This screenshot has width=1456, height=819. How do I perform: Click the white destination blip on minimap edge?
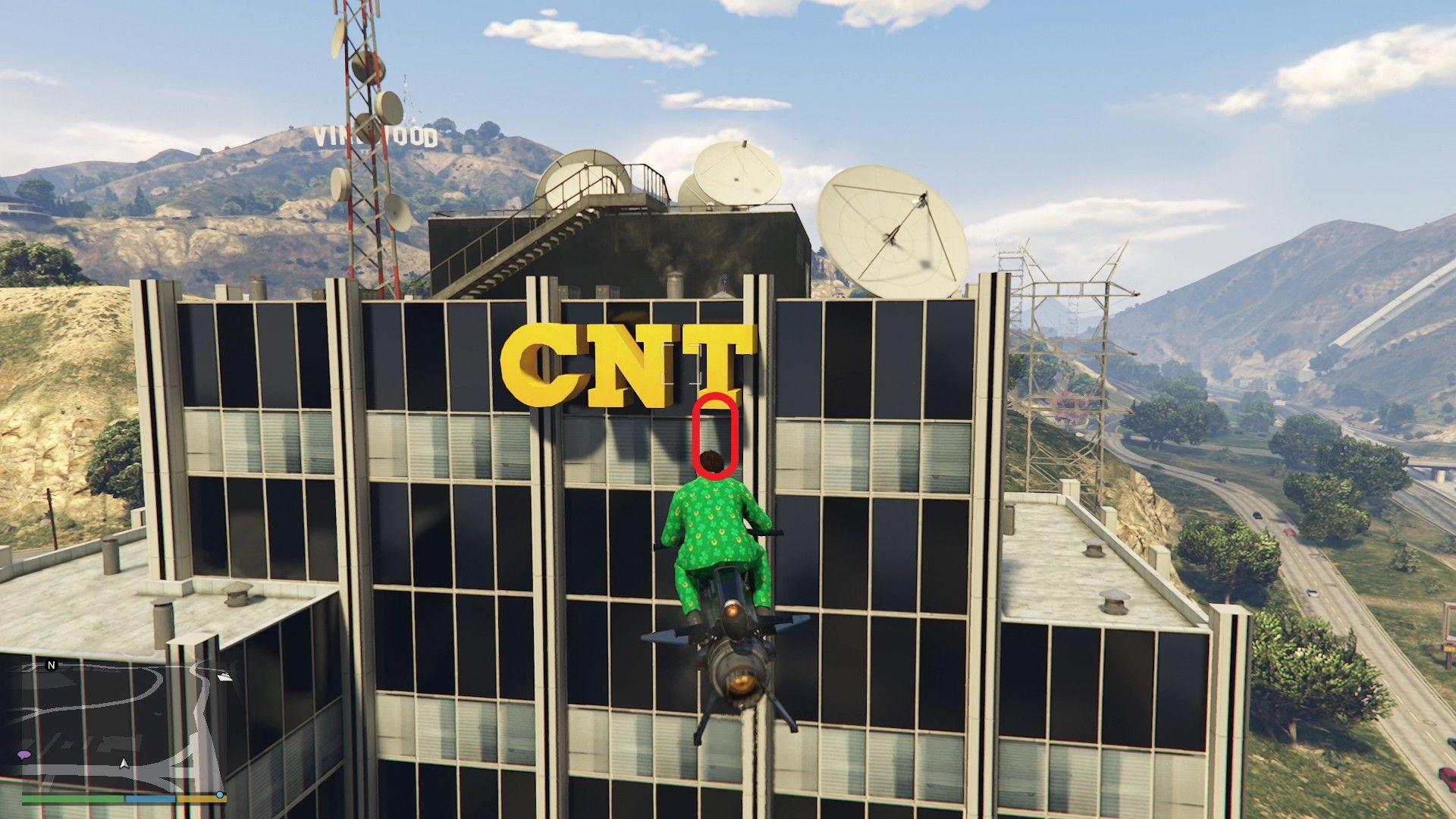[224, 678]
